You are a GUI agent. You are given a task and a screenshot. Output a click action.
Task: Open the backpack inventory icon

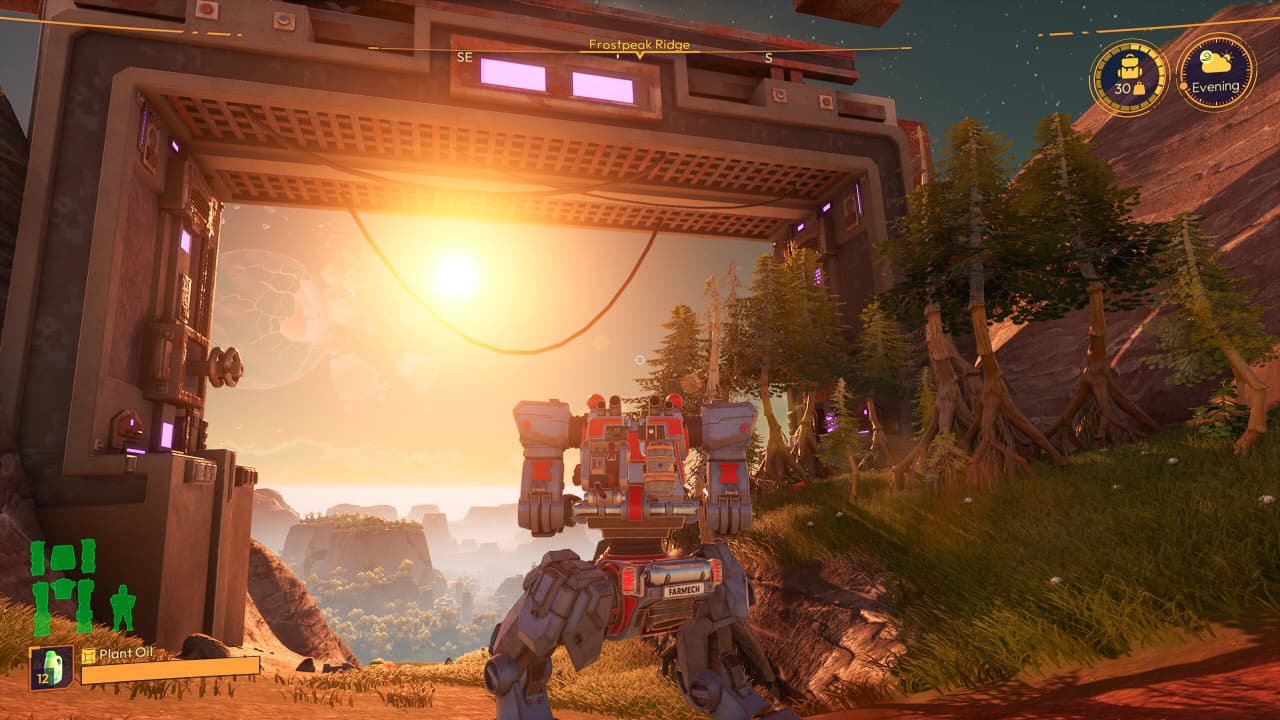1129,77
